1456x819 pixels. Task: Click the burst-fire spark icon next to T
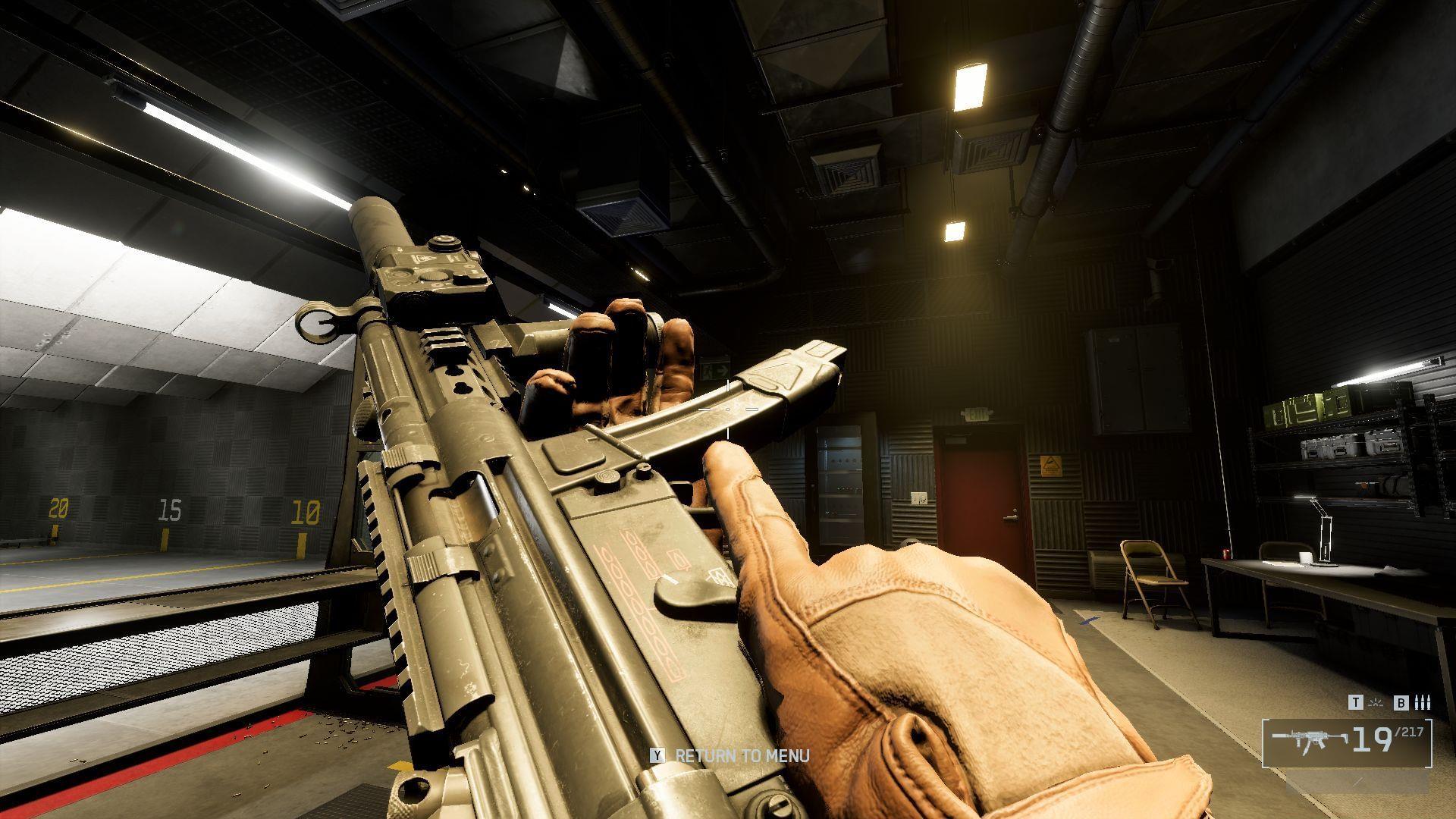pyautogui.click(x=1376, y=703)
